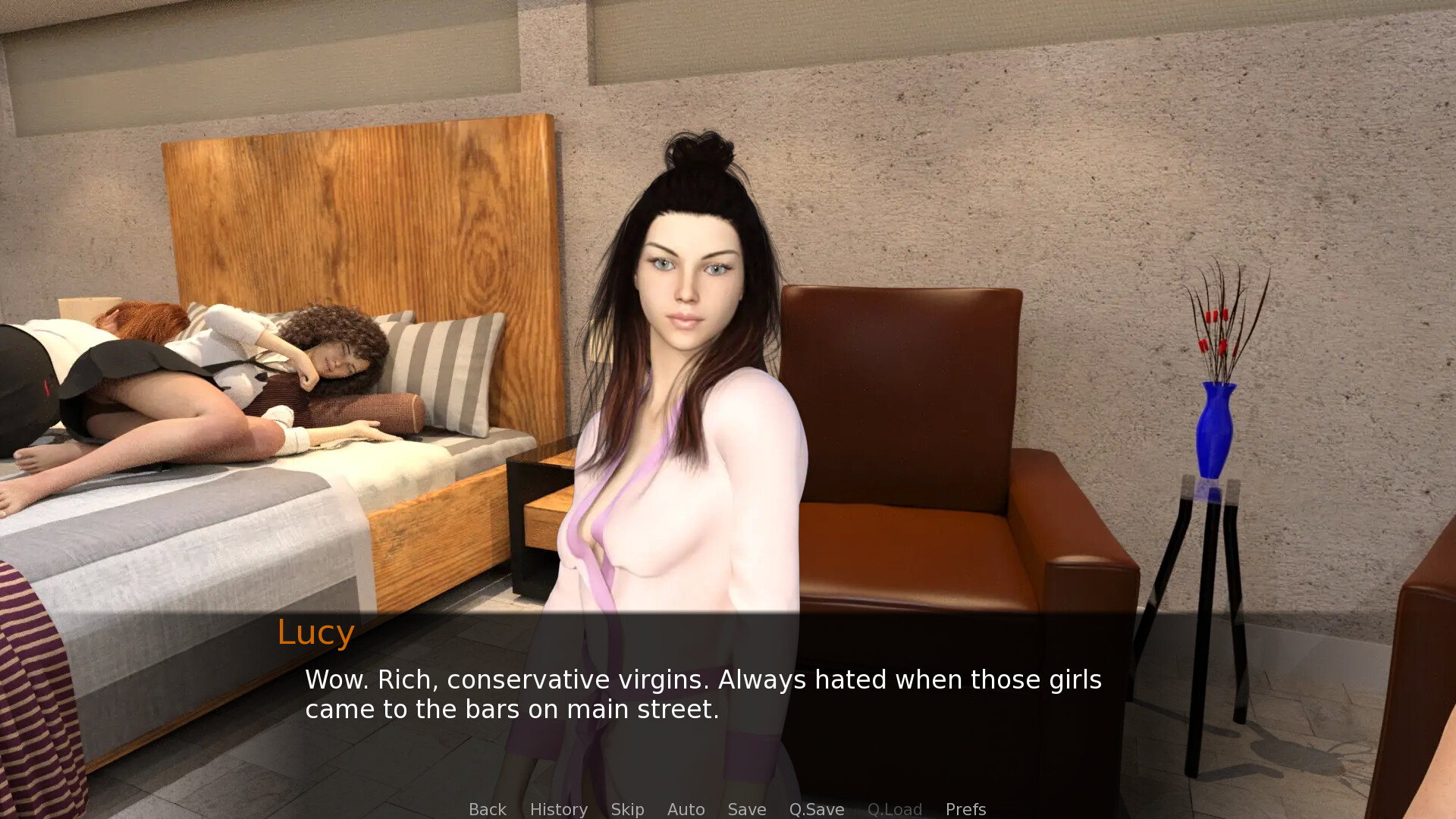The height and width of the screenshot is (819, 1456).
Task: Open the dialogue History log
Action: point(558,809)
